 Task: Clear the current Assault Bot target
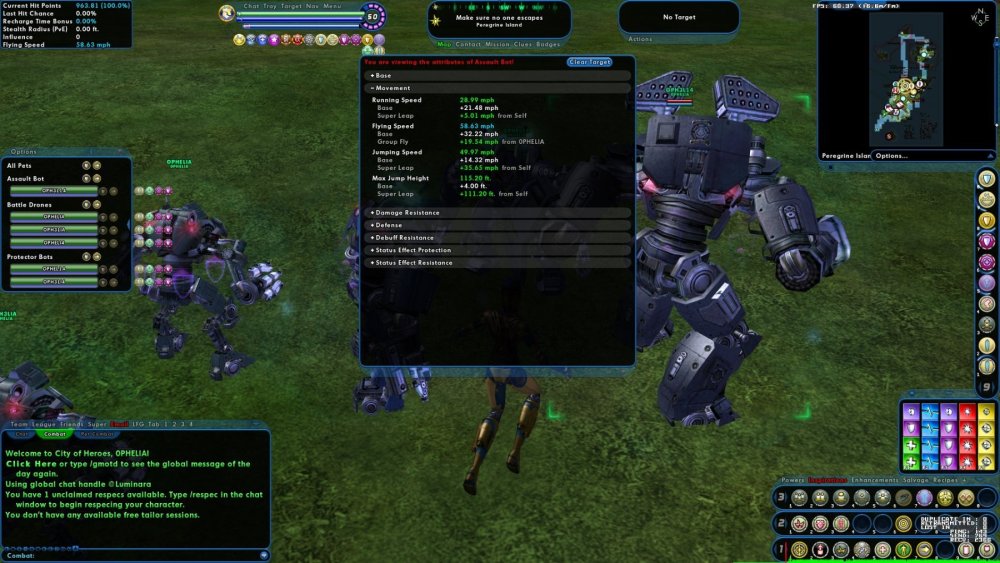(x=589, y=62)
